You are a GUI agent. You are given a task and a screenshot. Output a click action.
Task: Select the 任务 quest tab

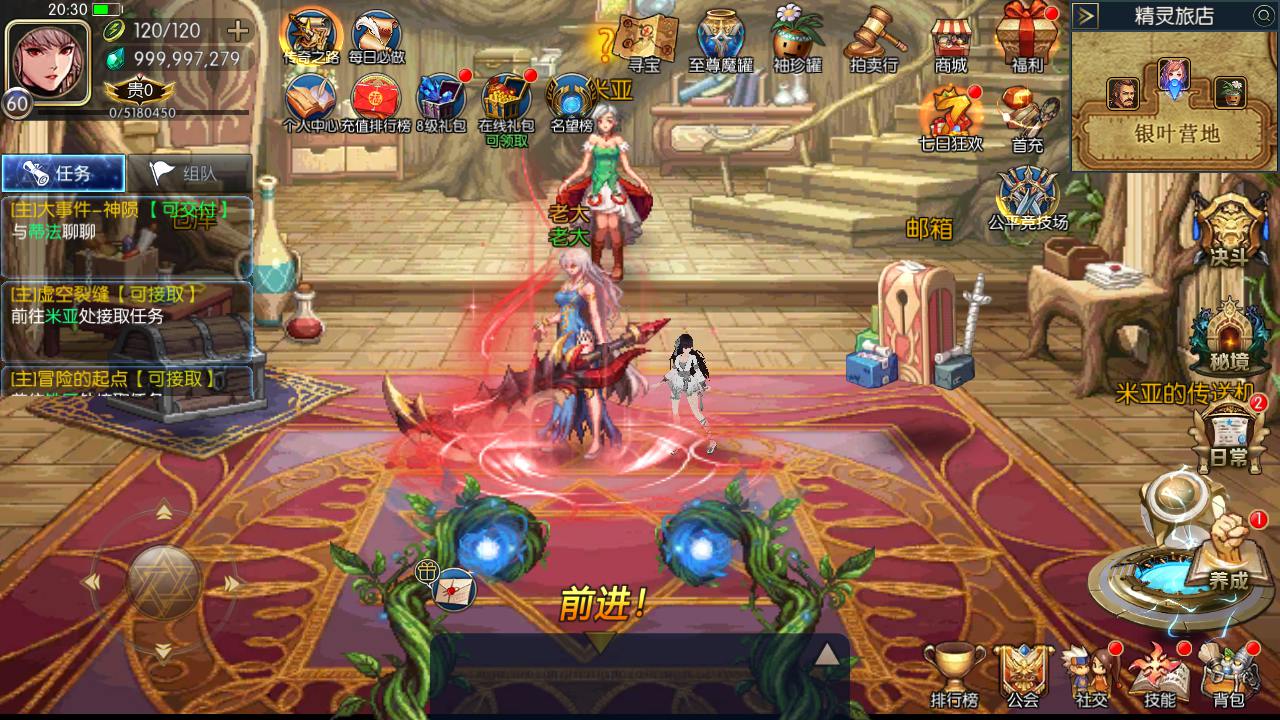click(x=63, y=171)
